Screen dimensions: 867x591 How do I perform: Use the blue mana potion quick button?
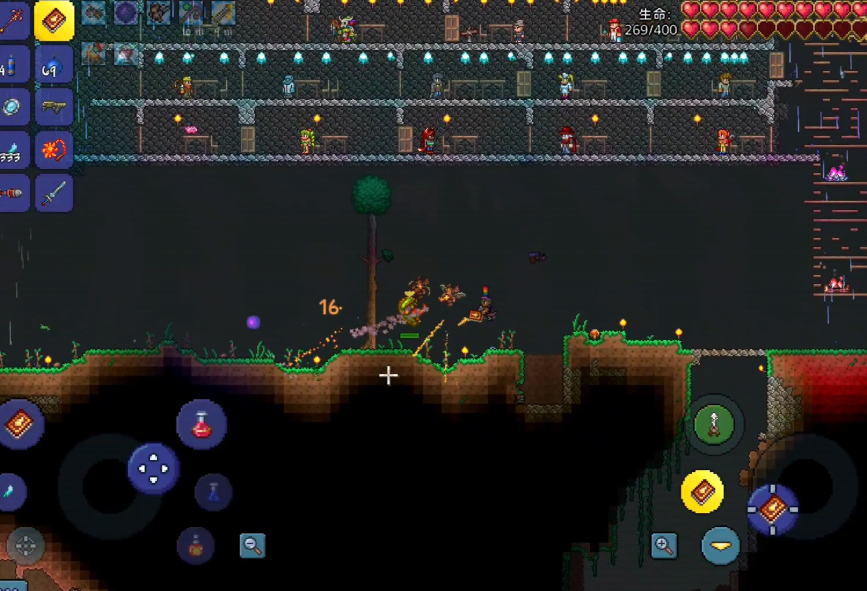pos(213,491)
